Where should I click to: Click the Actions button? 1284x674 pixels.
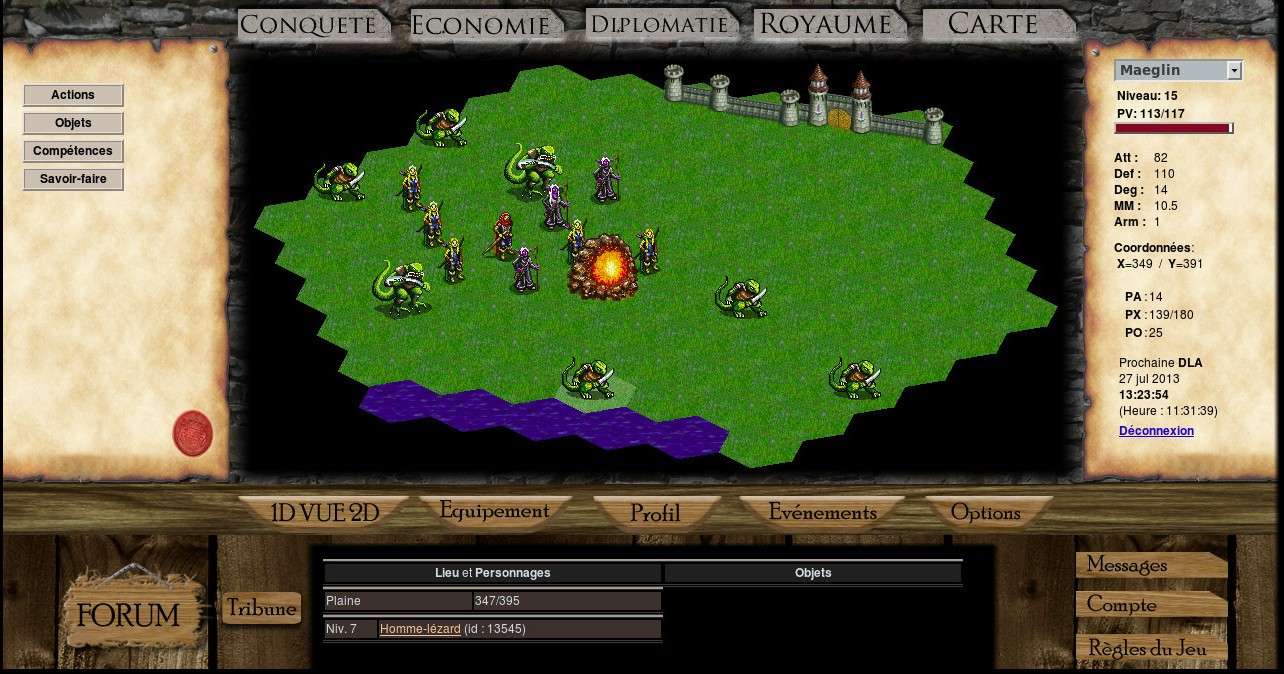[x=73, y=95]
